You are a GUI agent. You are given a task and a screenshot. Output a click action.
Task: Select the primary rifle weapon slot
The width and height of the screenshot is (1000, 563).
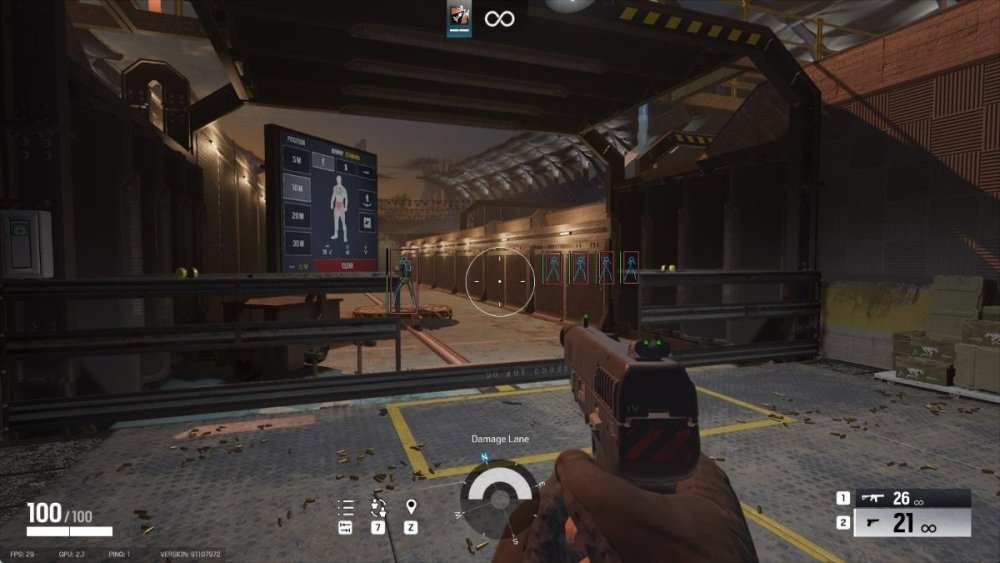coord(903,498)
